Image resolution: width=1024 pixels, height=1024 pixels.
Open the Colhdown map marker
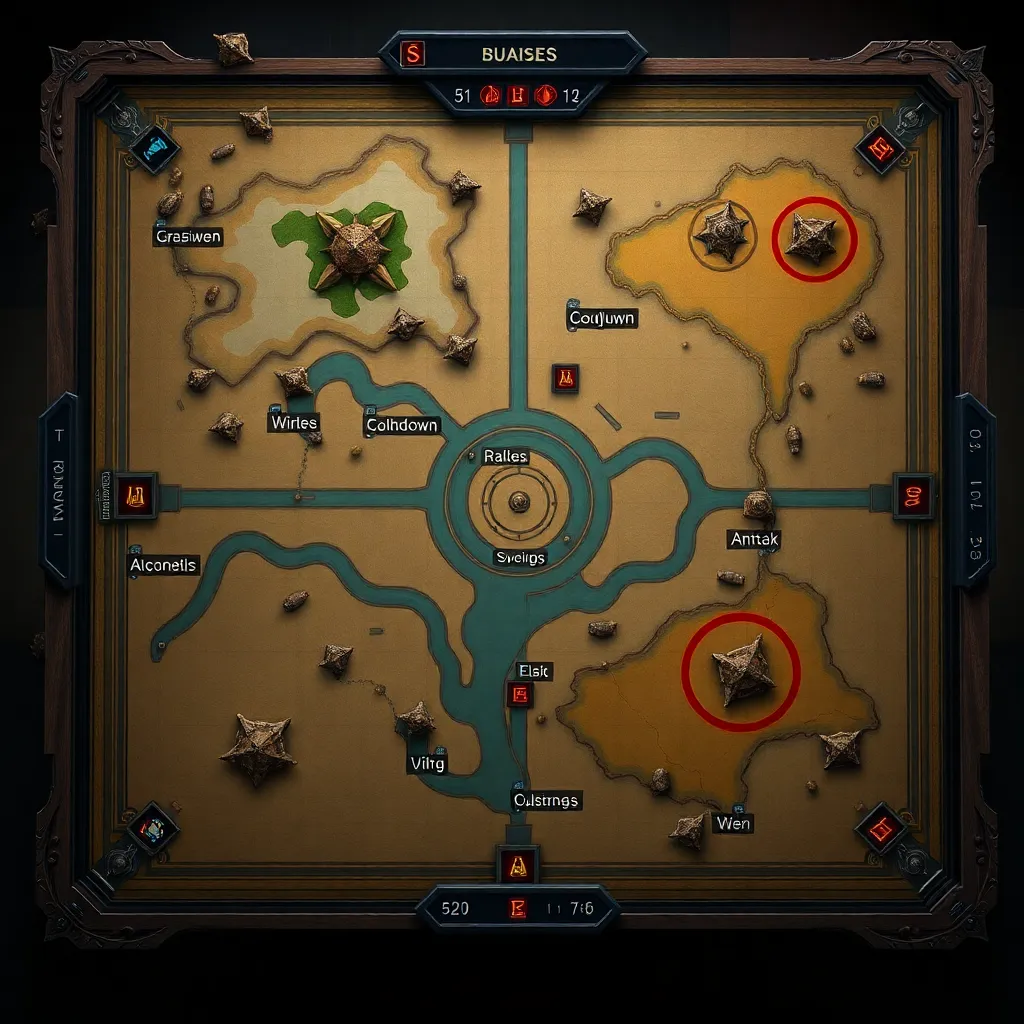coord(402,425)
